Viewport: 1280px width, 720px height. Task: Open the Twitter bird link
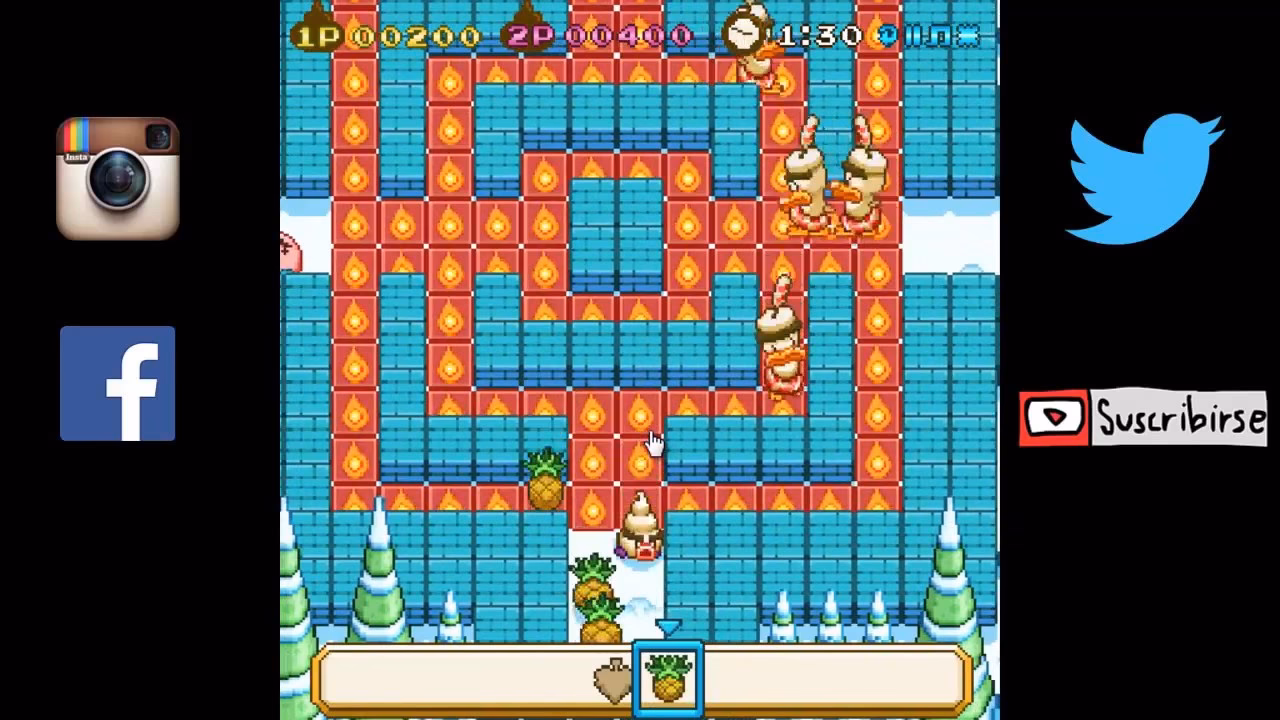(x=1145, y=179)
